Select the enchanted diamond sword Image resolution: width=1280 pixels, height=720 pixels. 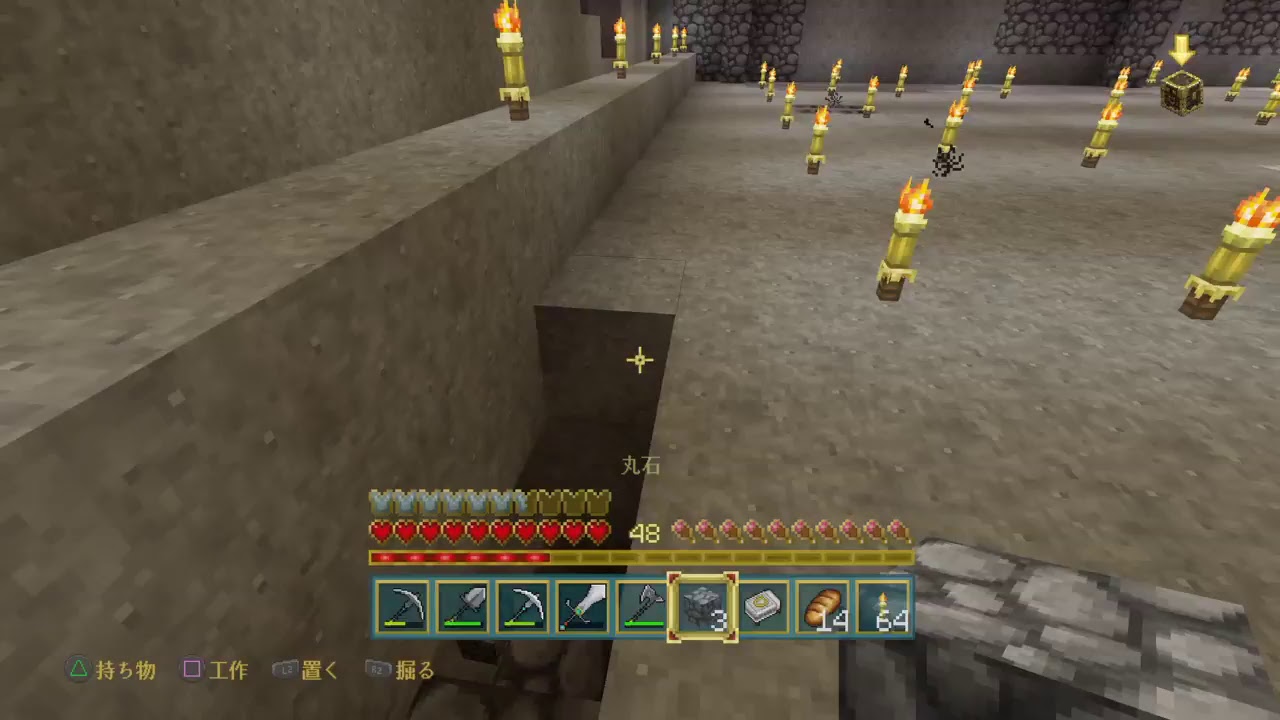[584, 605]
